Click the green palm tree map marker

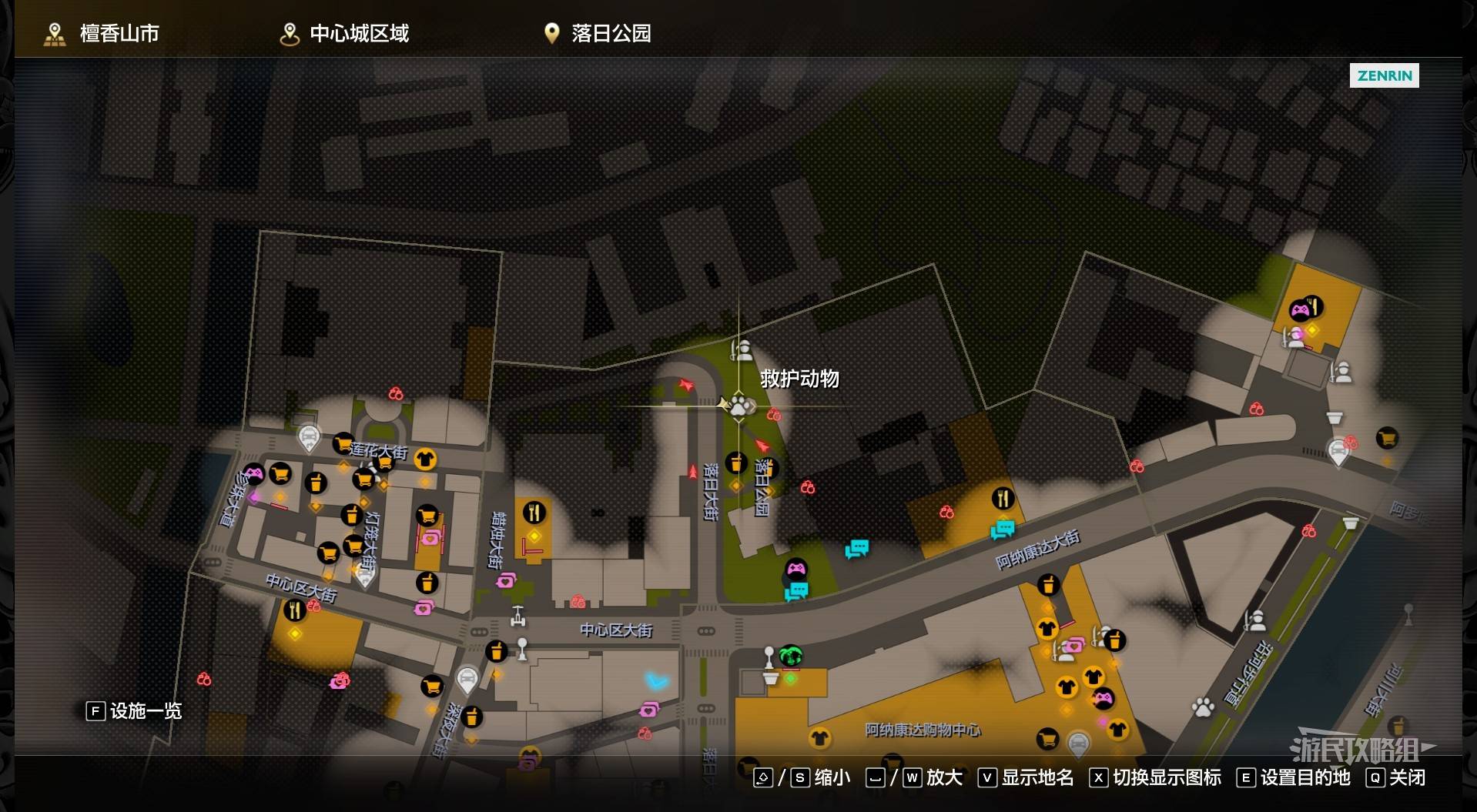[790, 656]
